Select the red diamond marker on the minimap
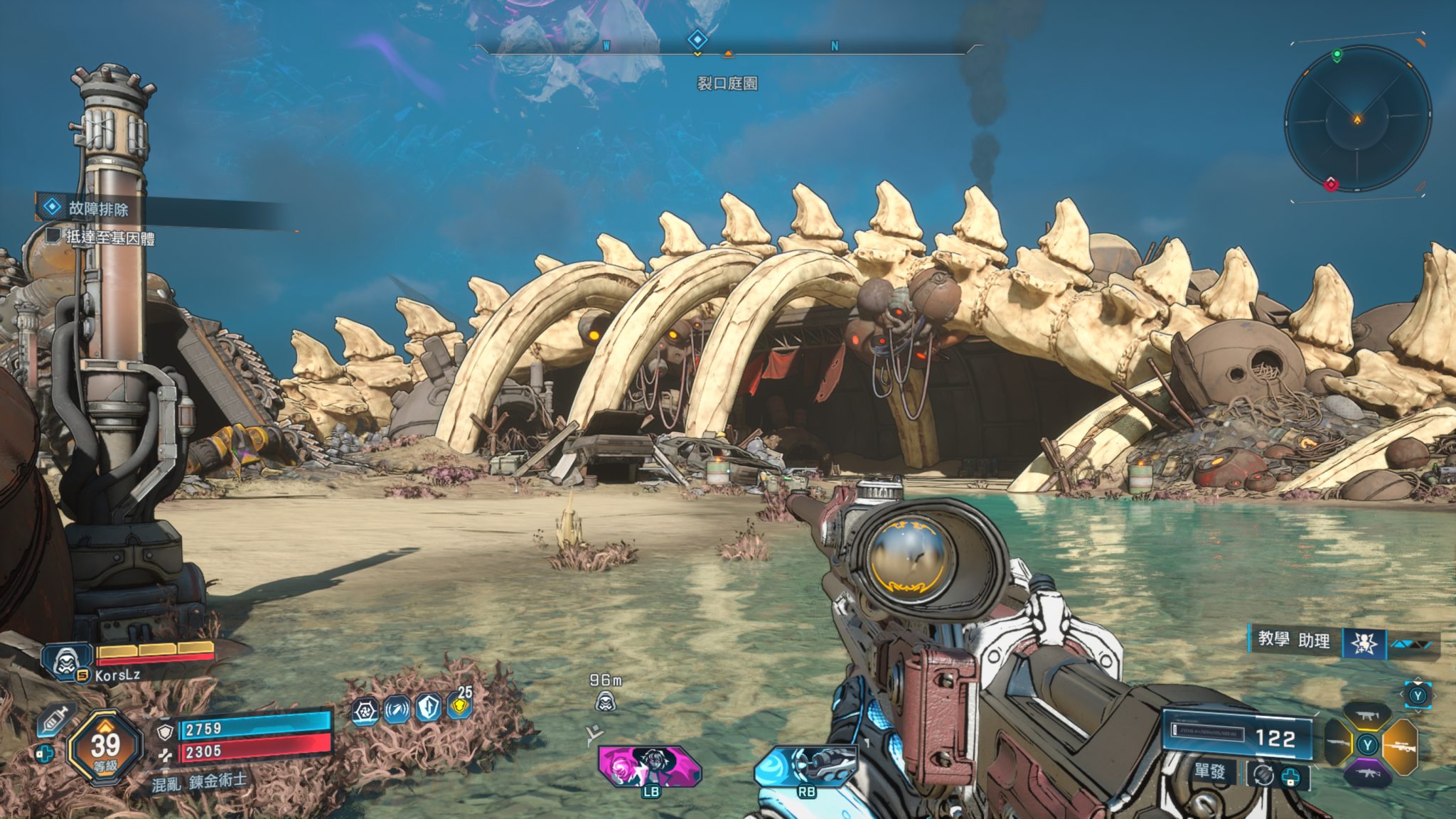 pyautogui.click(x=1331, y=184)
